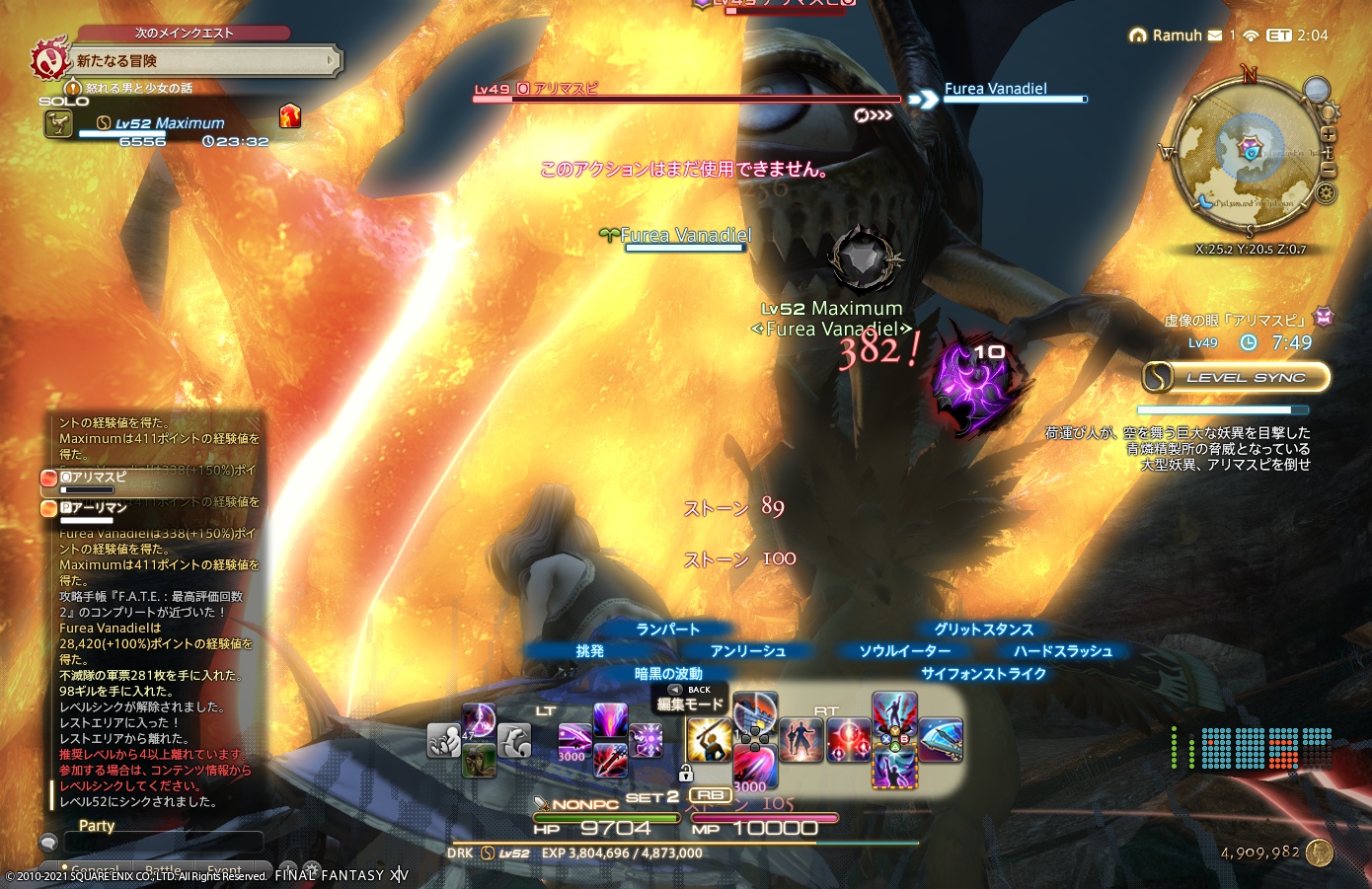Toggle the weather indicator on the minimap
The image size is (1372, 889).
(1316, 90)
